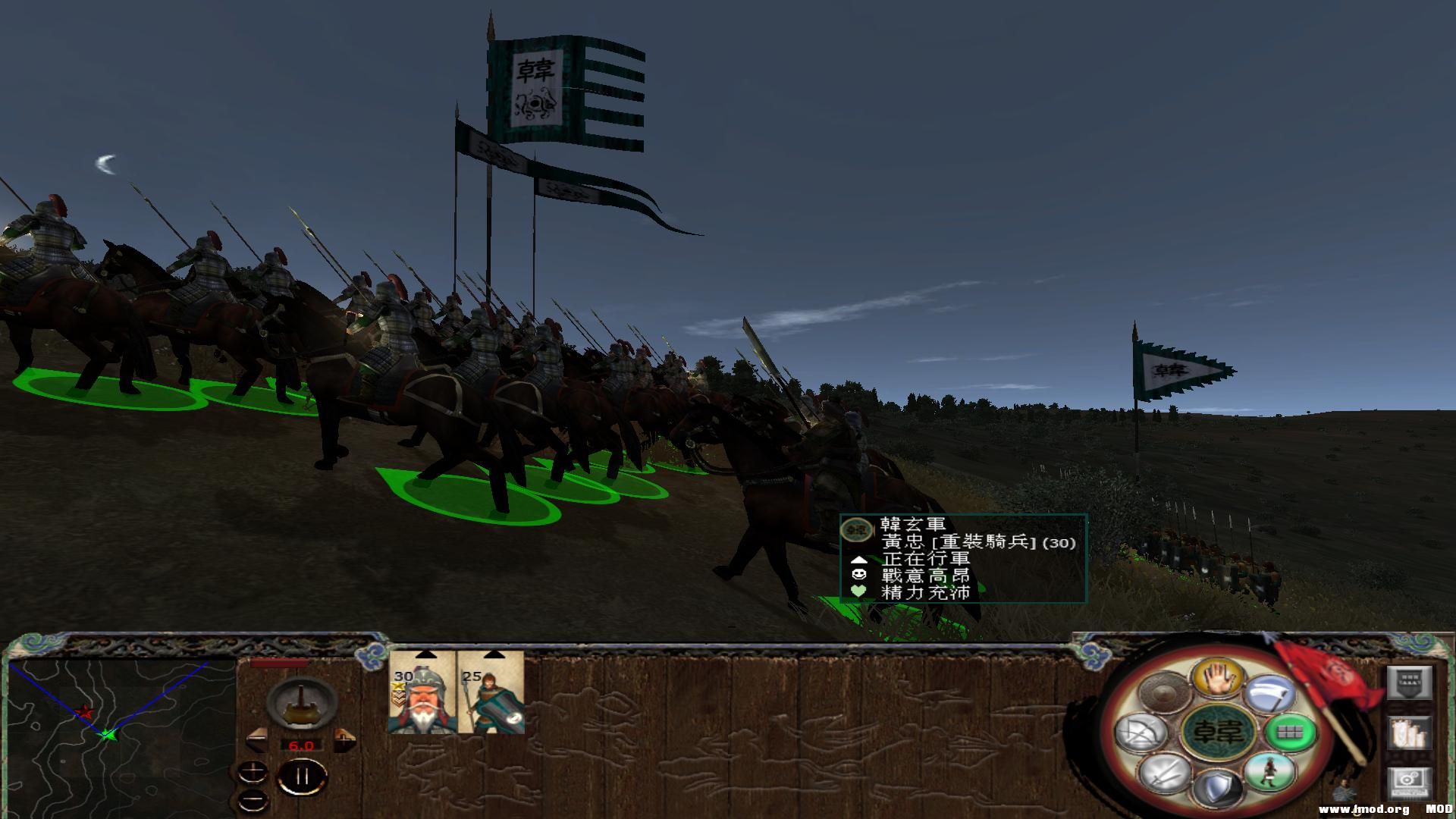Screen dimensions: 1456x819
Task: Click the zoom plus button near the minimap
Action: point(253,772)
